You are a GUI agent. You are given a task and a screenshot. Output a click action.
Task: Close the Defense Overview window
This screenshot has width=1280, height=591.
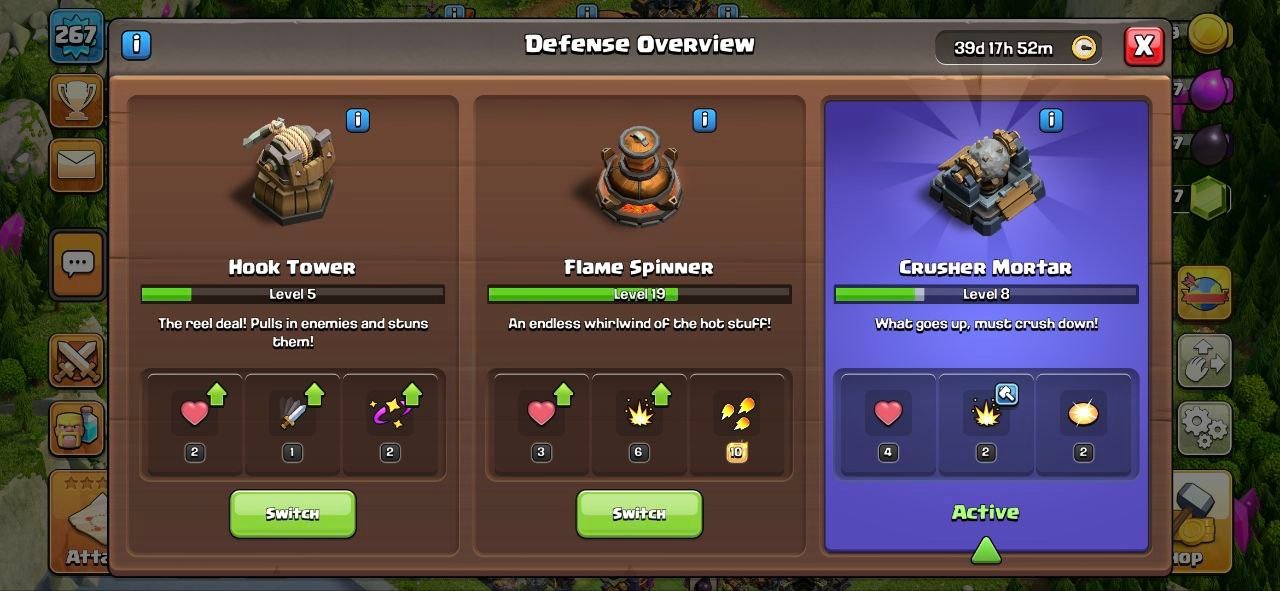[1143, 46]
